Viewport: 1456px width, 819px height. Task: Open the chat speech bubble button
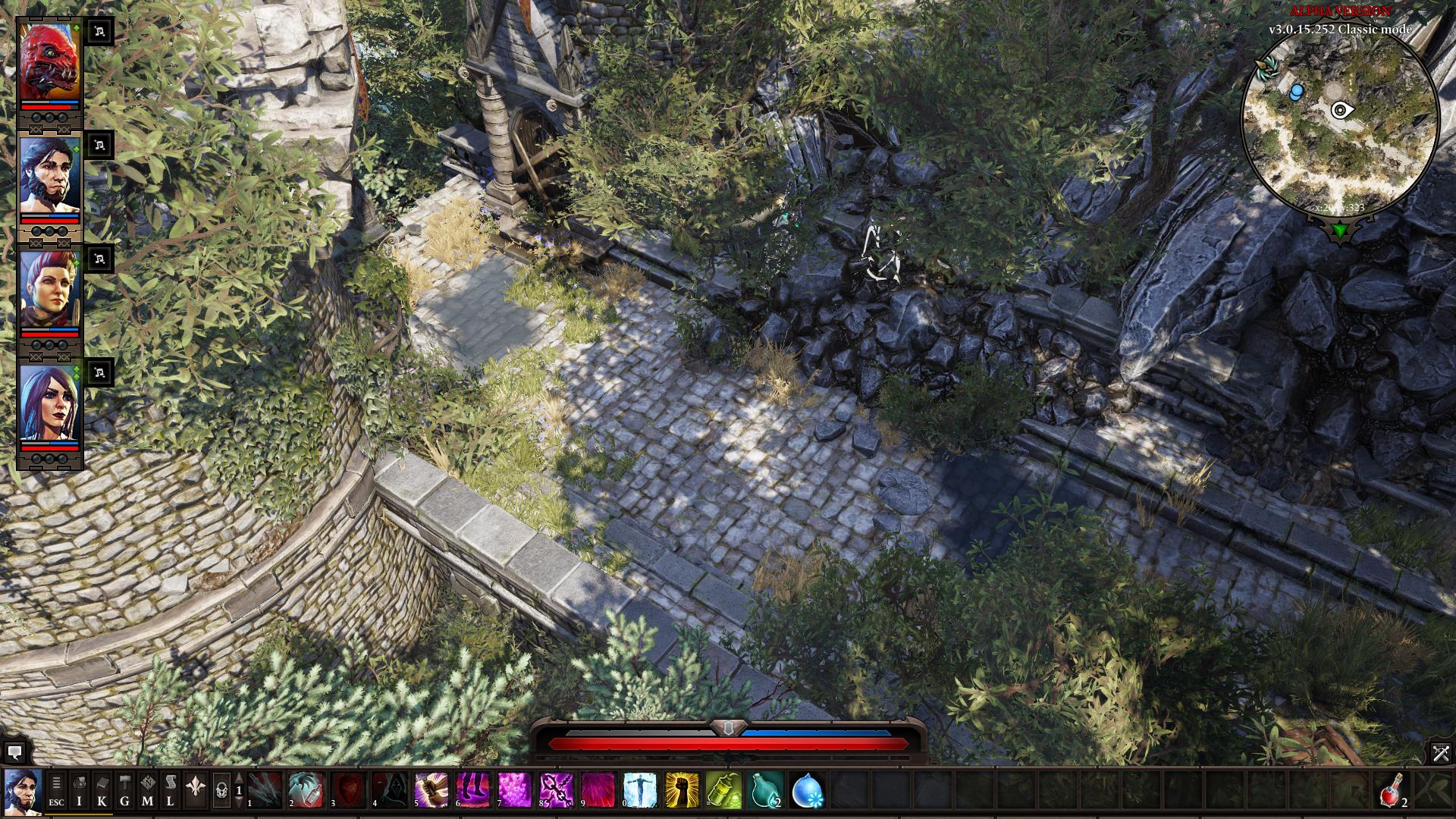pyautogui.click(x=14, y=753)
